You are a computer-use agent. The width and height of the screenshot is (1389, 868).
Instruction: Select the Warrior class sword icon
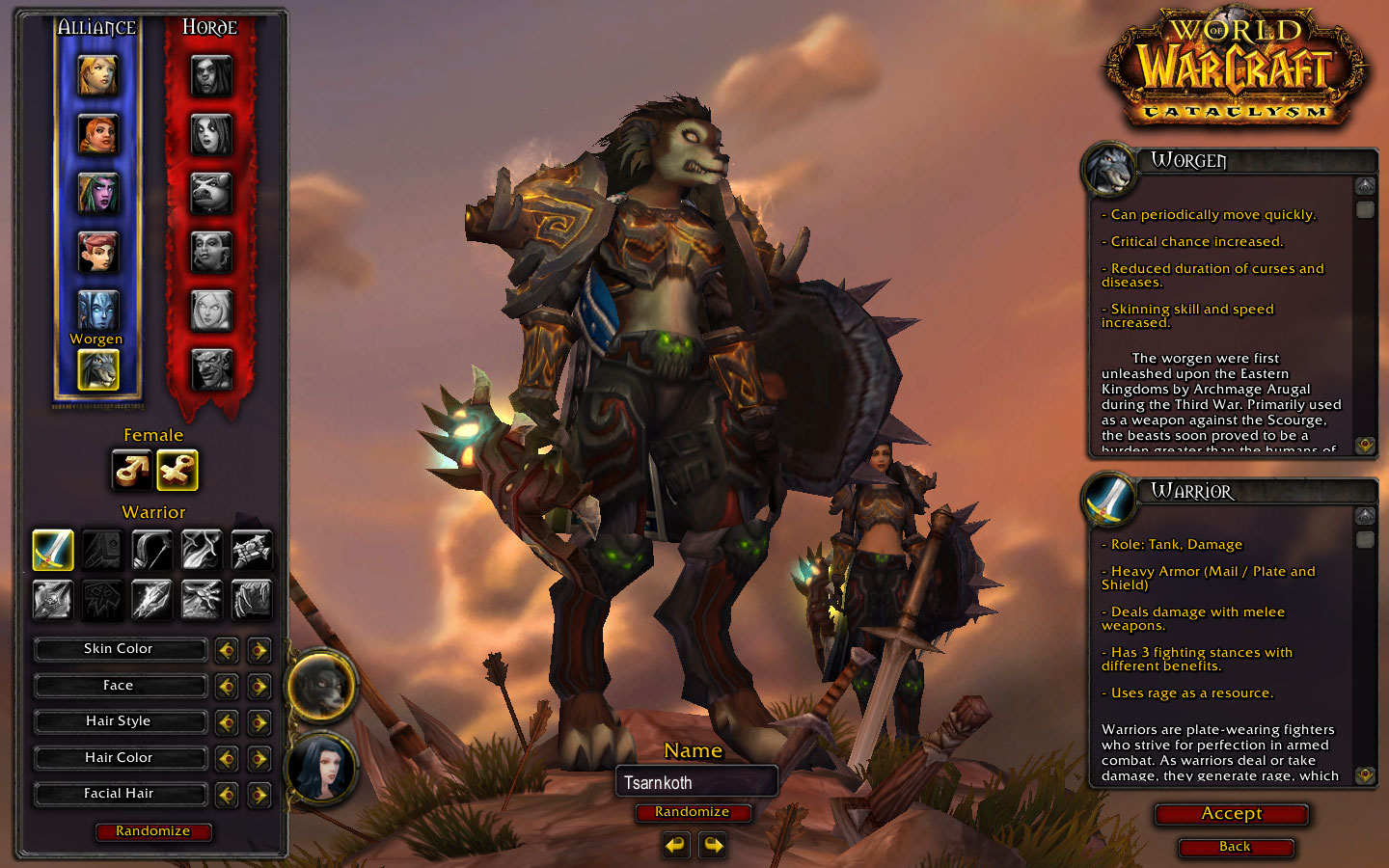point(53,550)
